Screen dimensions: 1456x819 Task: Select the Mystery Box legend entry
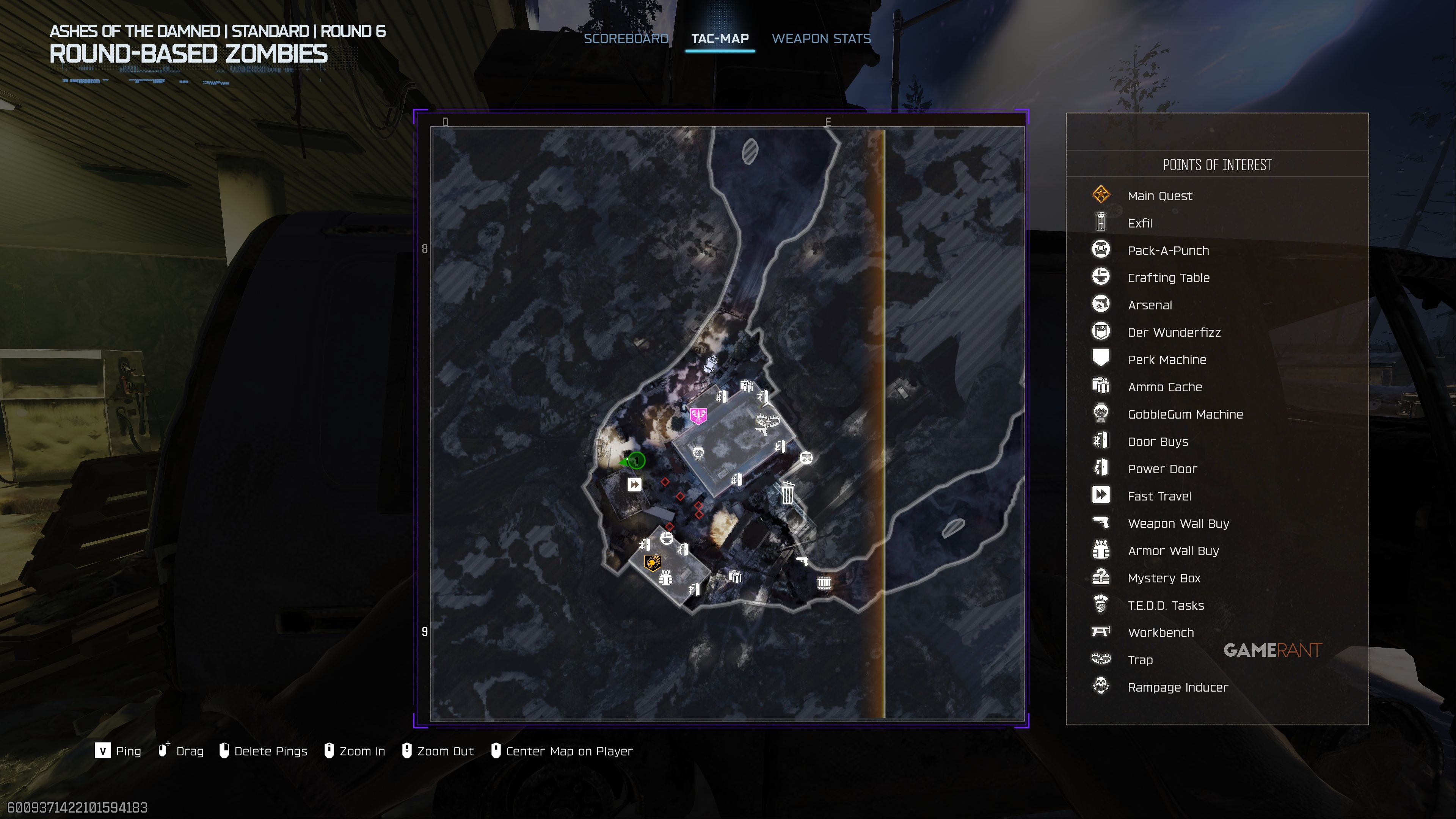click(x=1163, y=578)
